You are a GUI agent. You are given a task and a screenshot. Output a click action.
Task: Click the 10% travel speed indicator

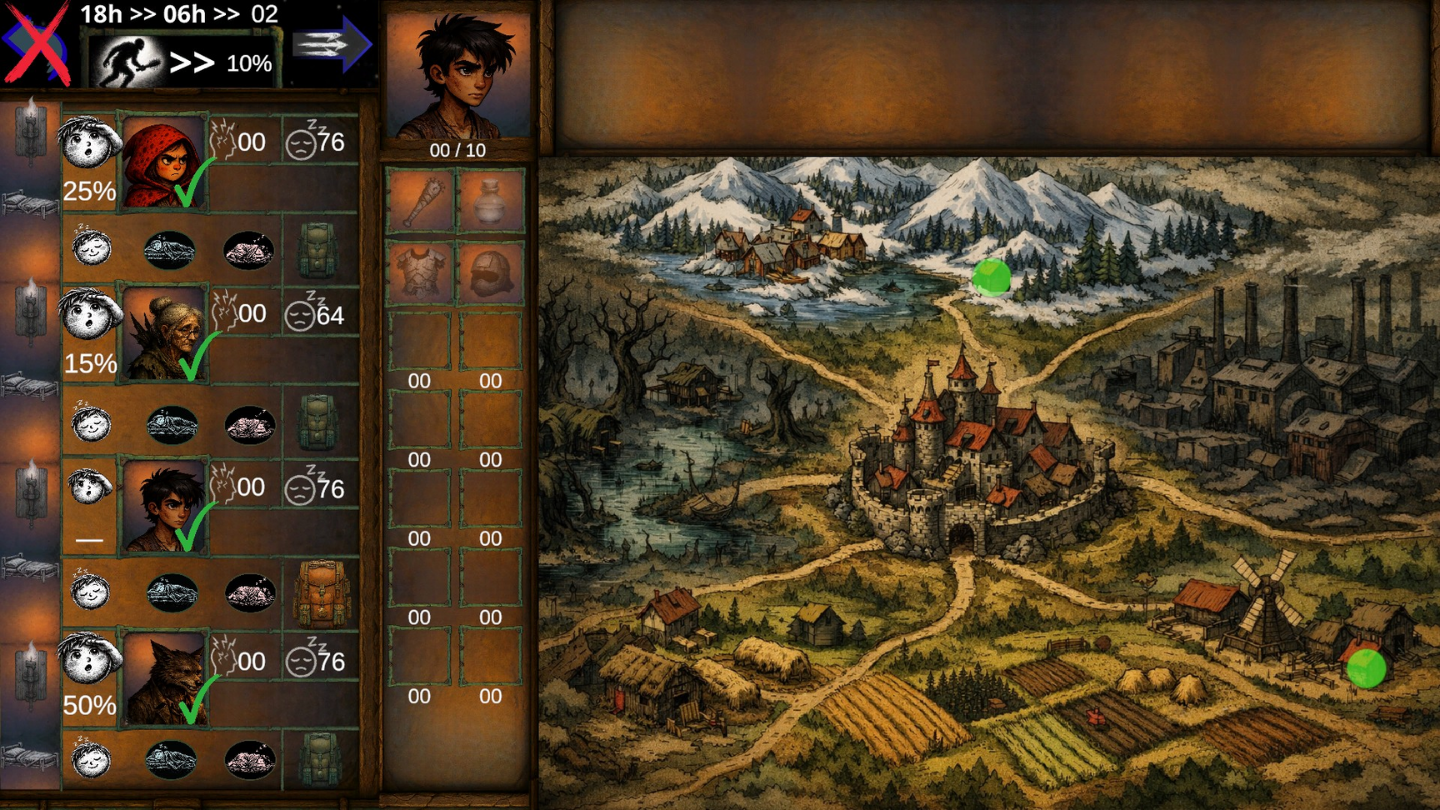pos(250,63)
